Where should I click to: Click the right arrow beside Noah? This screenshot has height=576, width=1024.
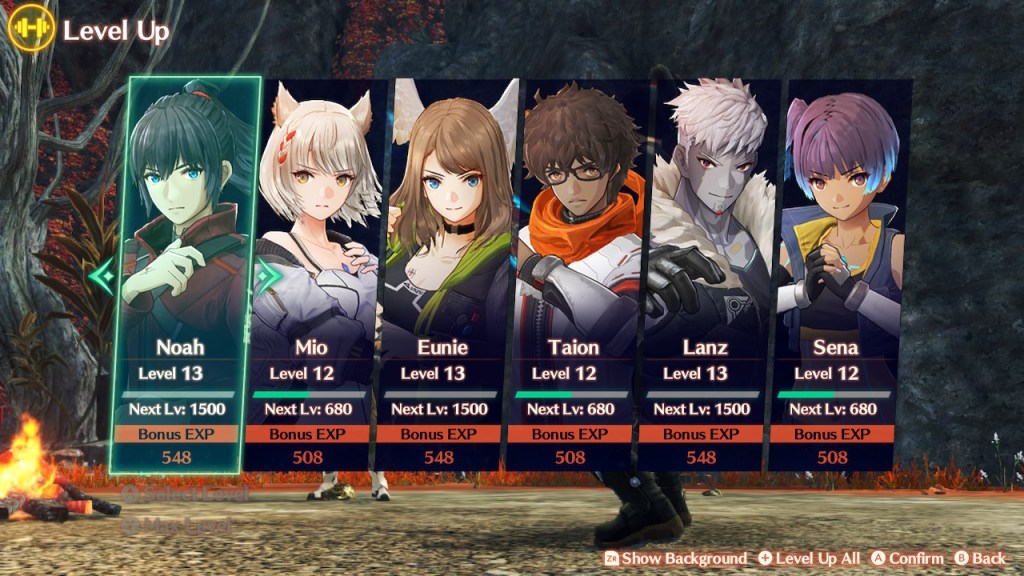tap(266, 274)
